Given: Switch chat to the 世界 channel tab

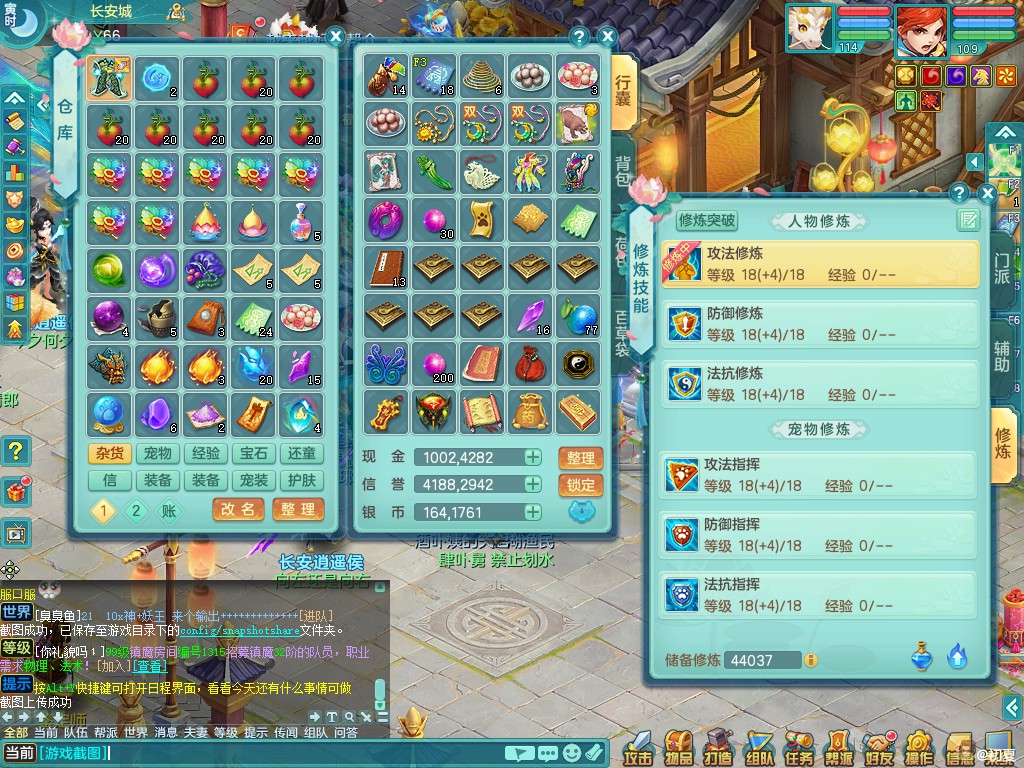Looking at the screenshot, I should click(136, 732).
